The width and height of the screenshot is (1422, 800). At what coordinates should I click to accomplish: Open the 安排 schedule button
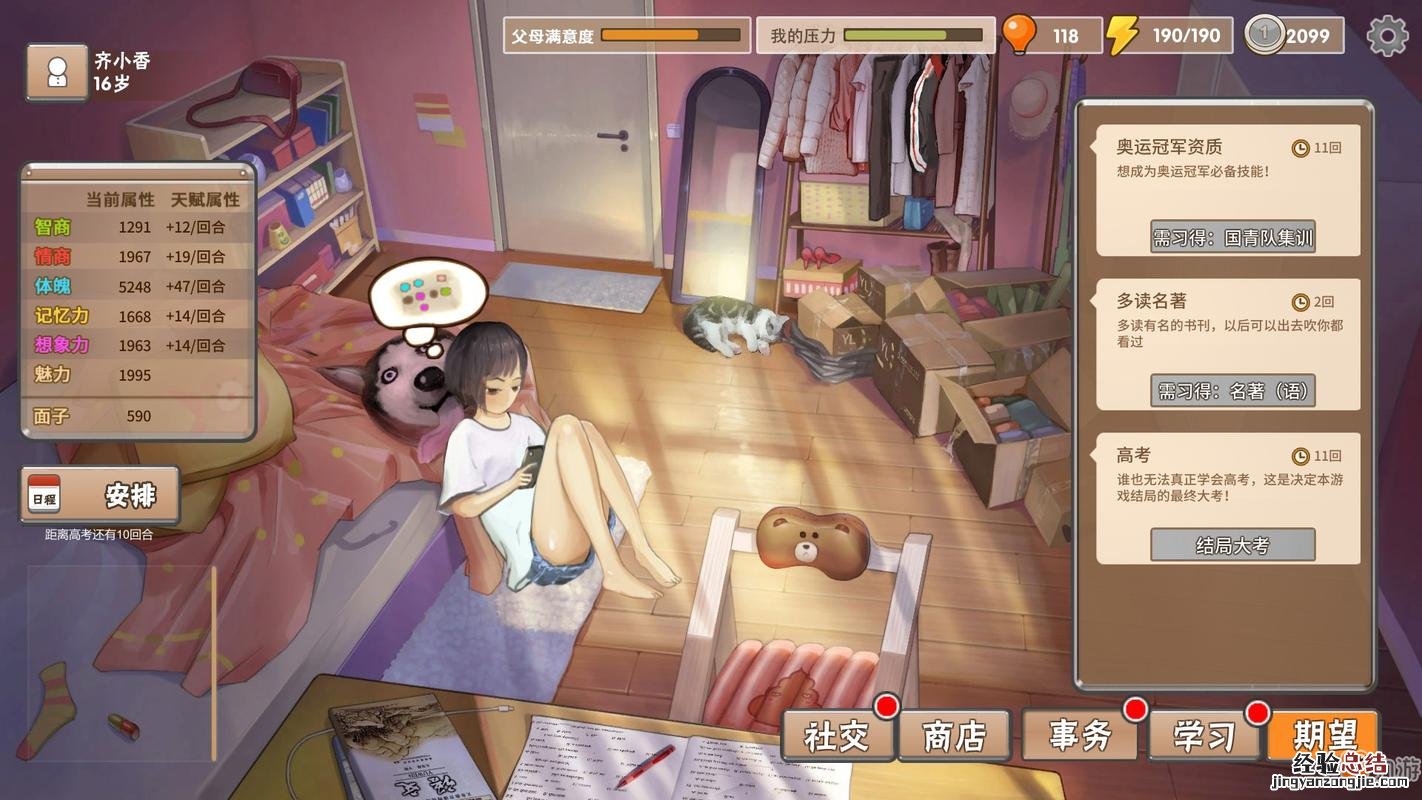(x=100, y=495)
